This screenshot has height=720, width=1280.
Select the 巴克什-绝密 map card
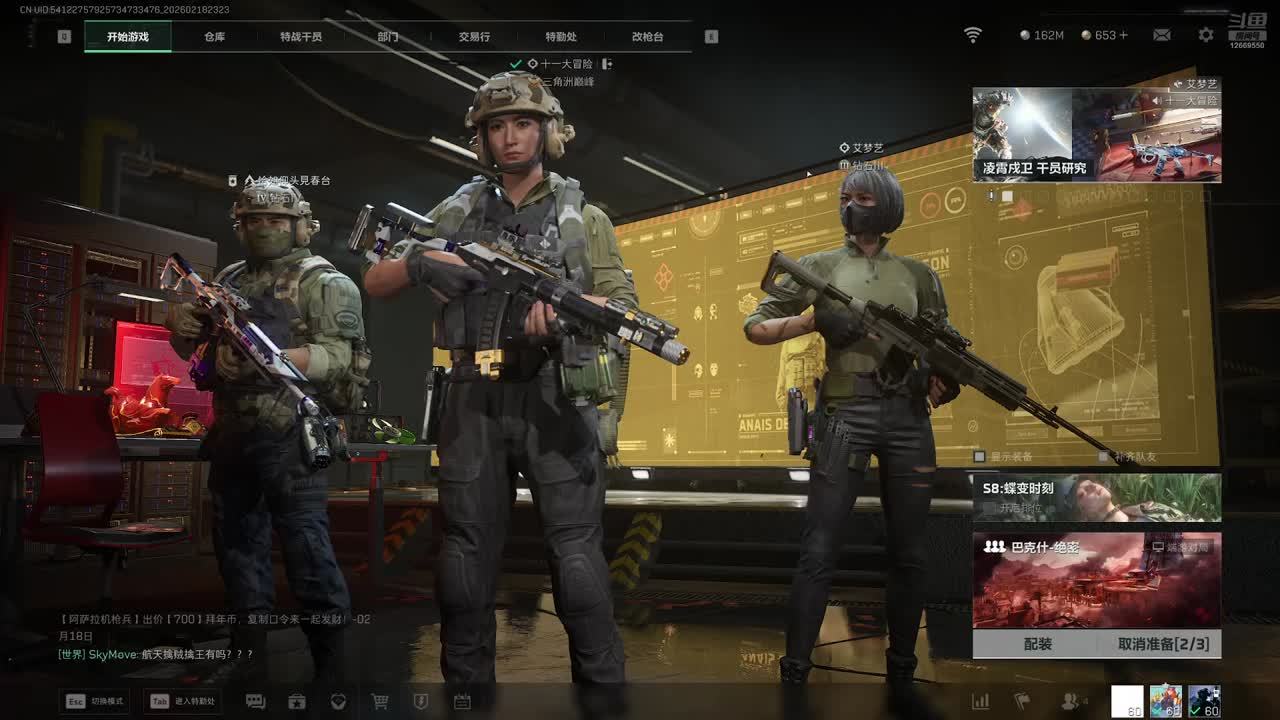[1096, 580]
